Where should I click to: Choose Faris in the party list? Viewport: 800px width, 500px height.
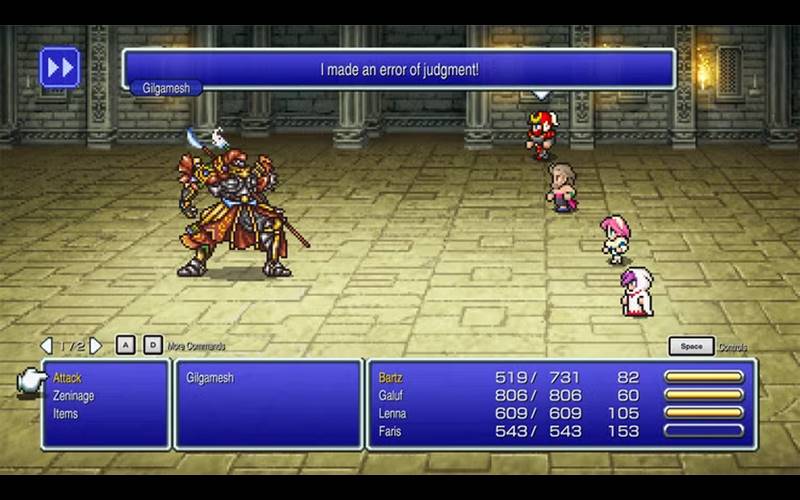click(x=392, y=431)
